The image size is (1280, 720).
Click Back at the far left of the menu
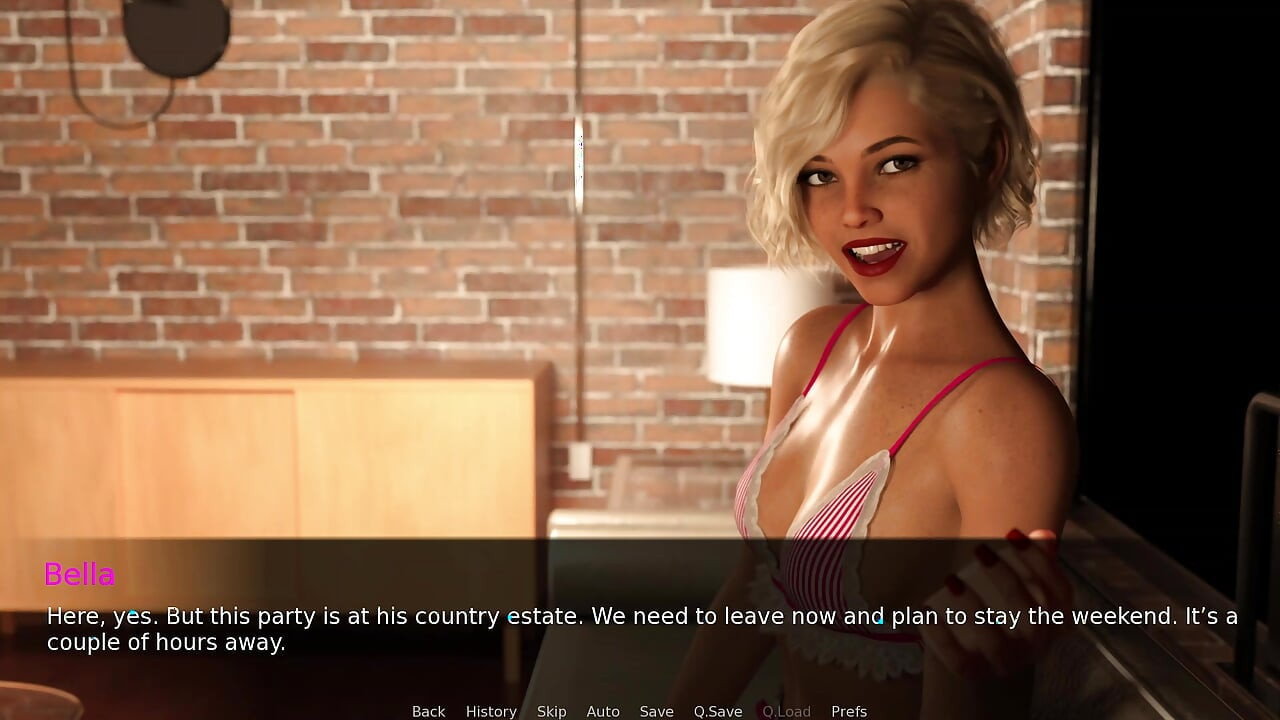pyautogui.click(x=428, y=711)
